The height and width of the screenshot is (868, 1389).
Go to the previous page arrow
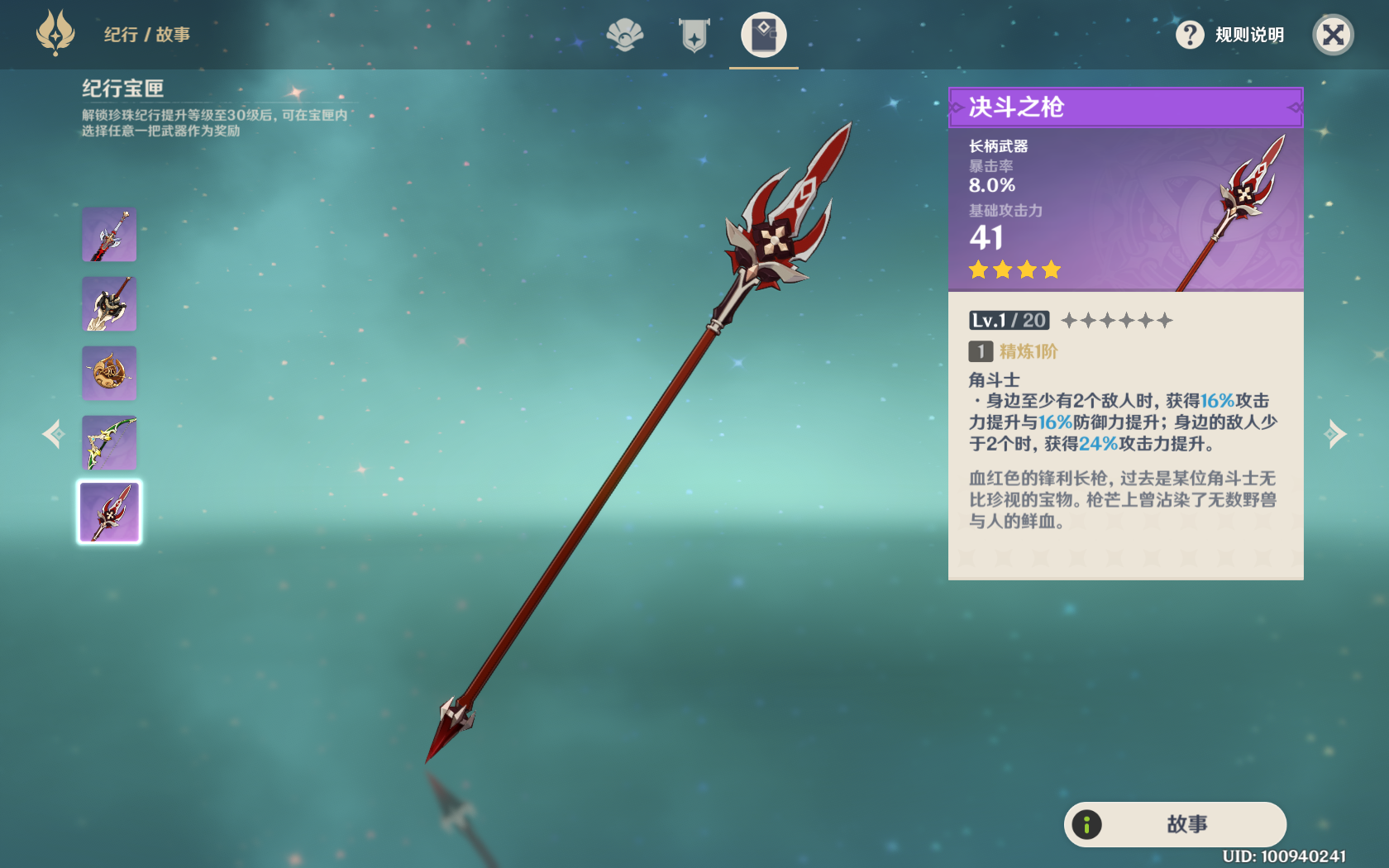[x=54, y=434]
